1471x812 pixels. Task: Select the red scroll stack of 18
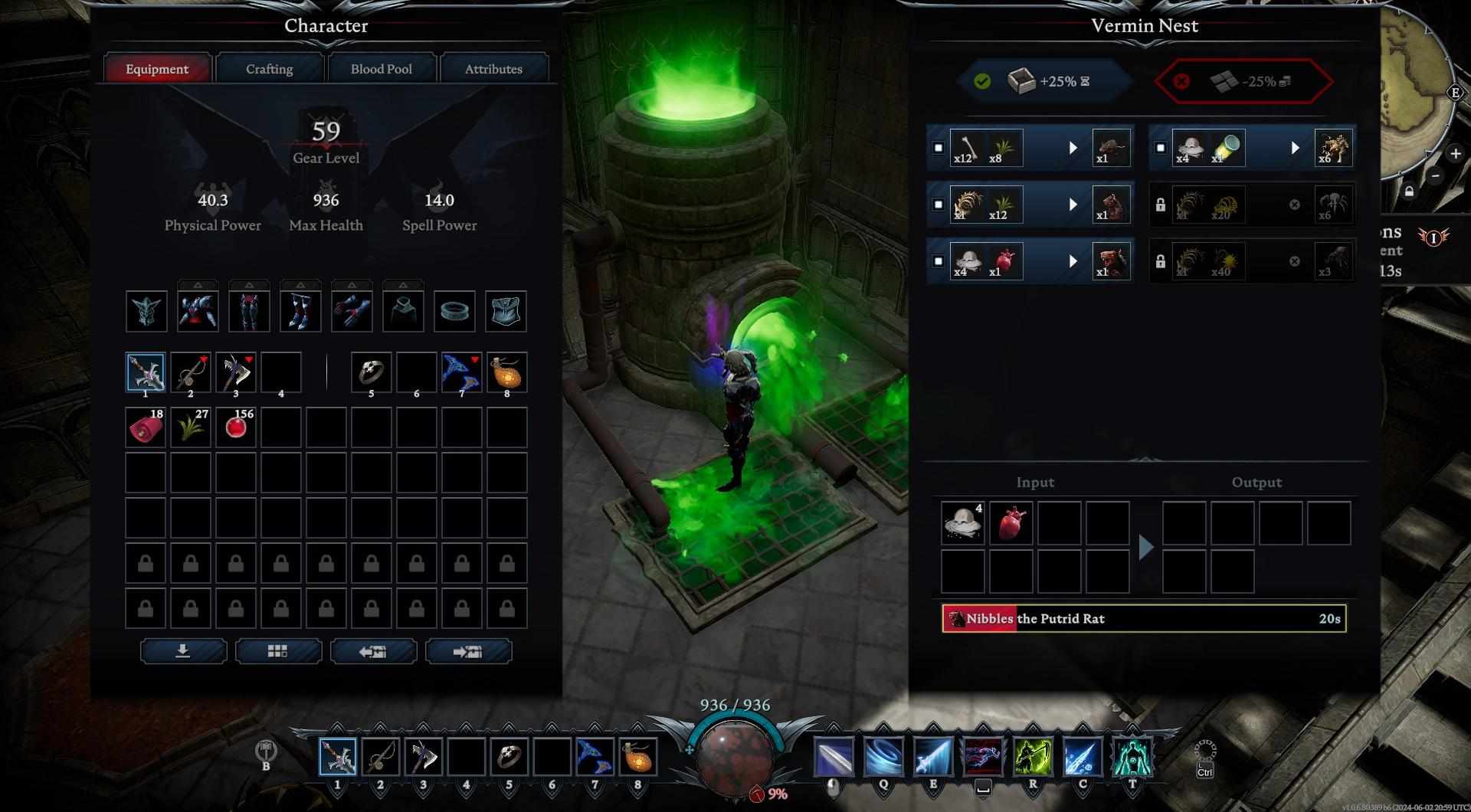coord(145,427)
